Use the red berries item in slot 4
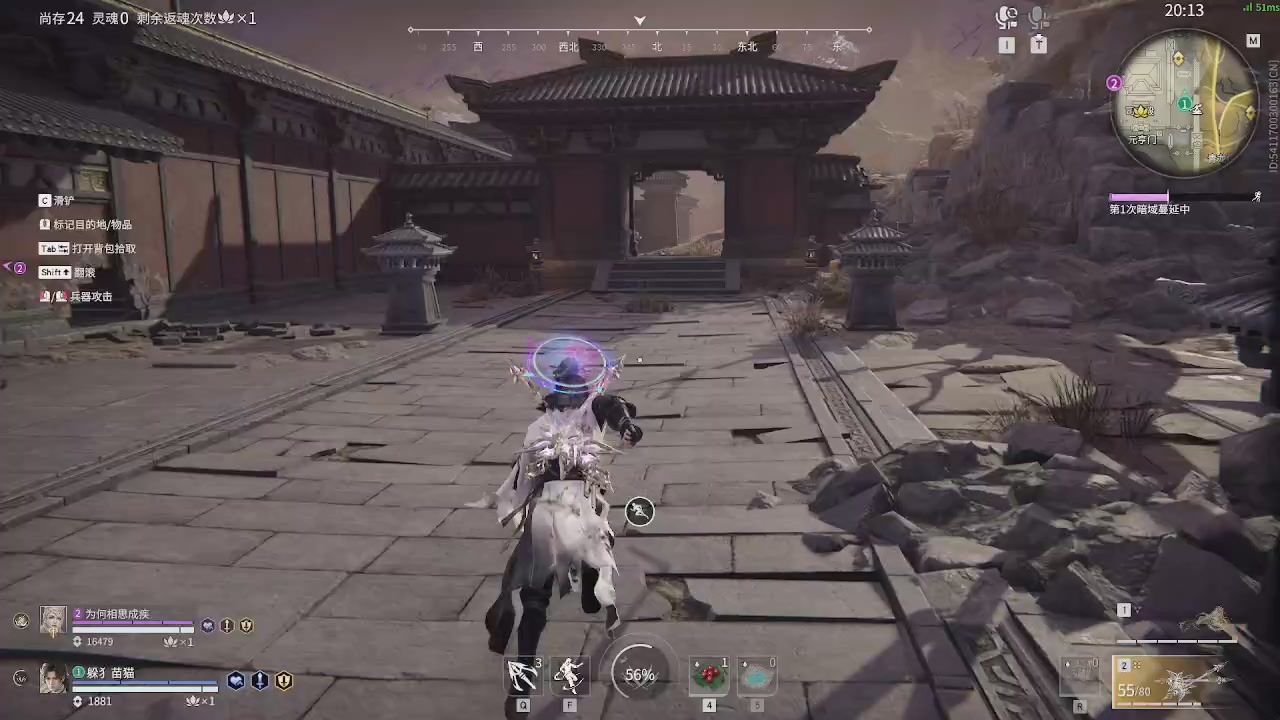 (x=709, y=675)
